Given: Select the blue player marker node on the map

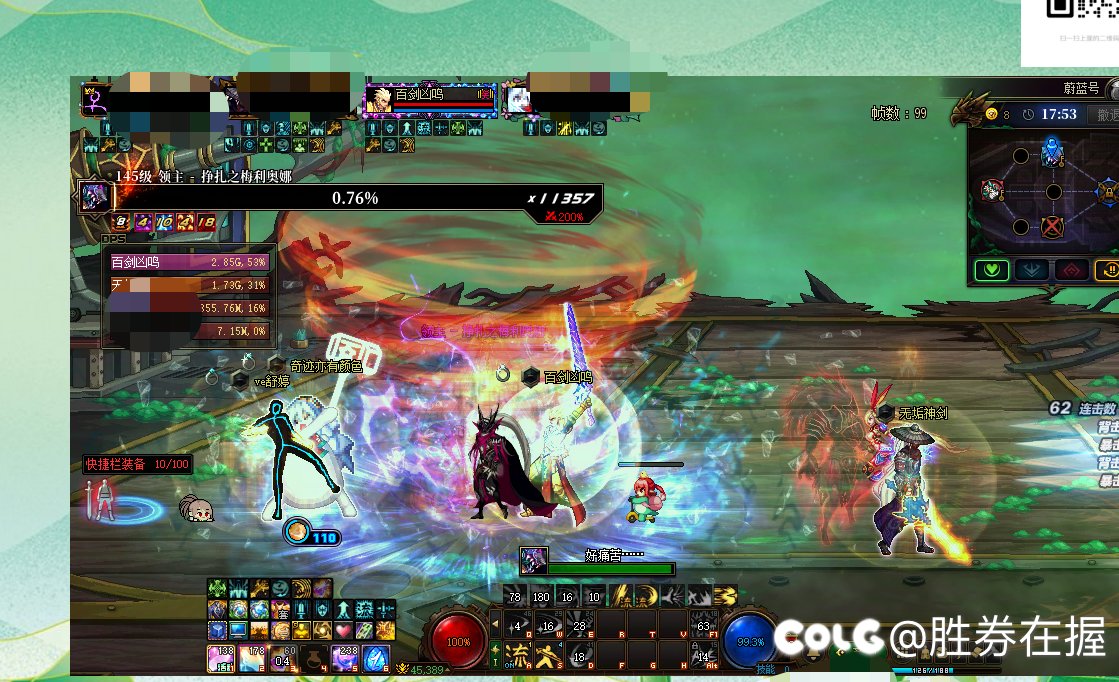Looking at the screenshot, I should click(1051, 153).
